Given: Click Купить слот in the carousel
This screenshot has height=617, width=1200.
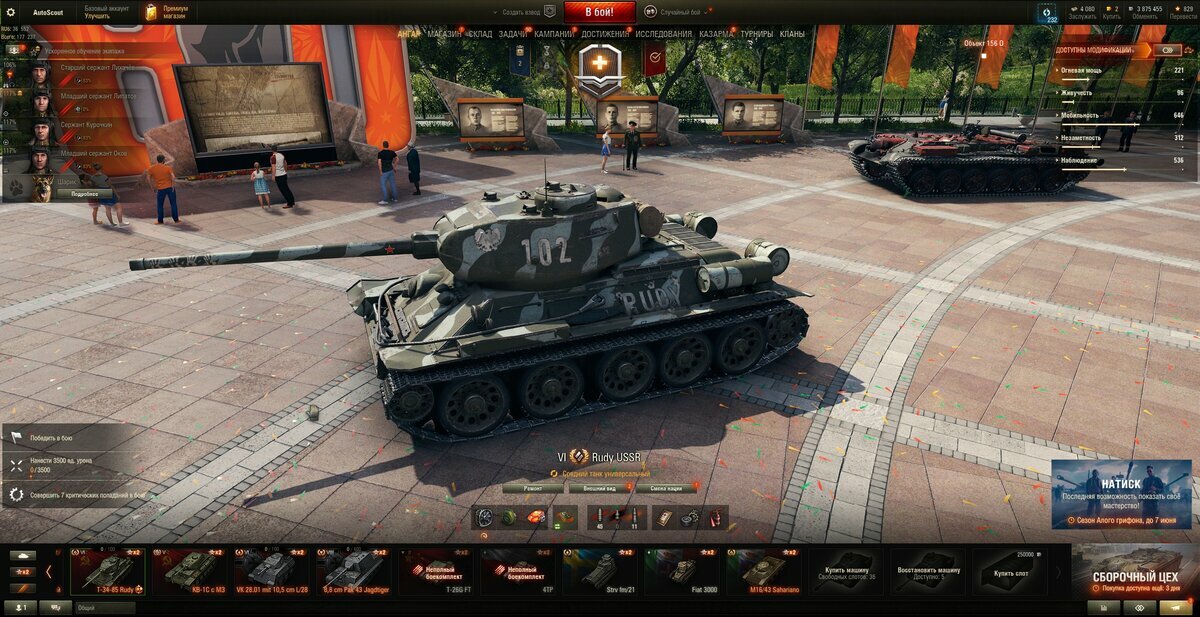Looking at the screenshot, I should 1010,571.
